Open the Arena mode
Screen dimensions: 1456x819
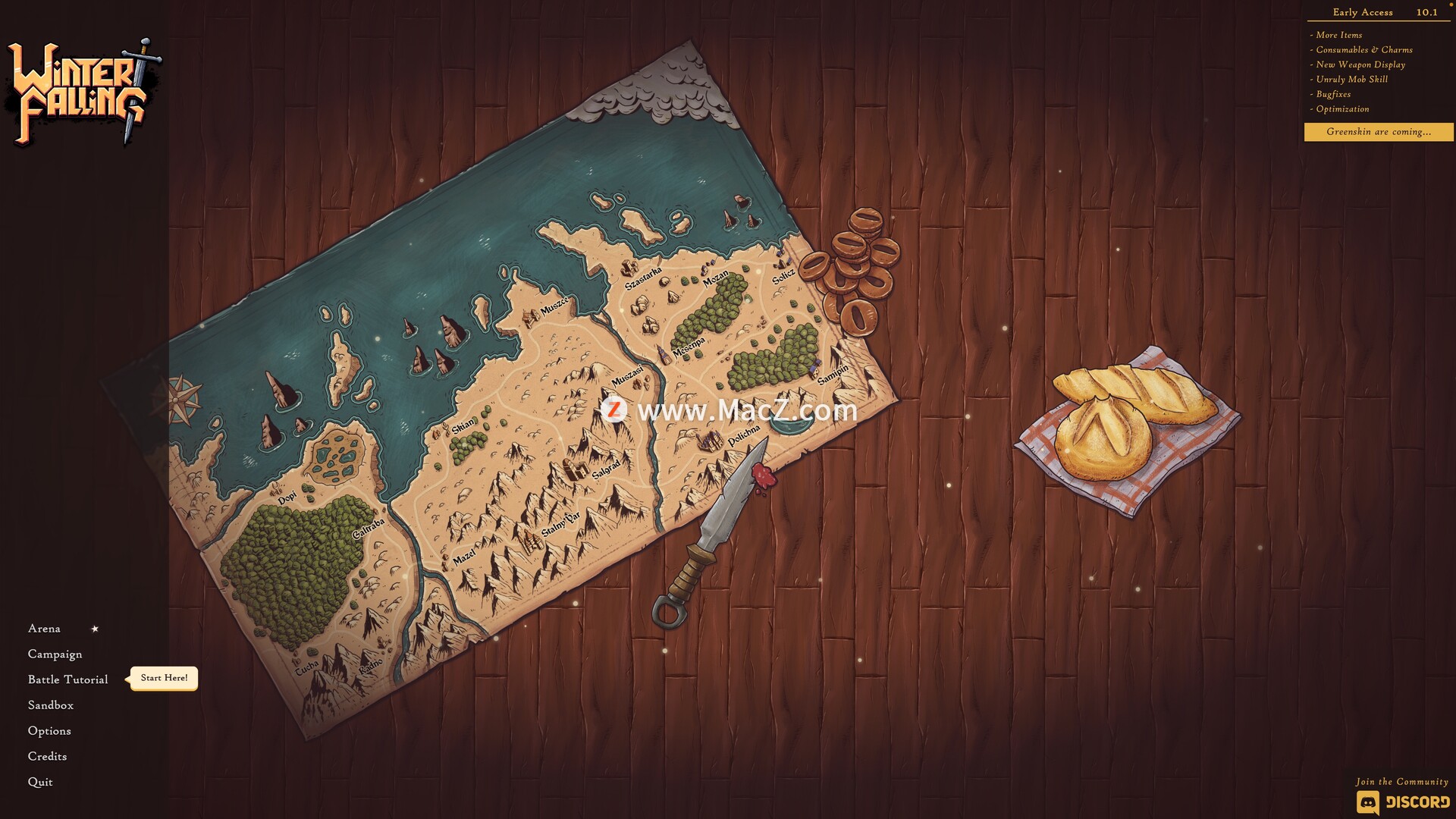tap(44, 629)
